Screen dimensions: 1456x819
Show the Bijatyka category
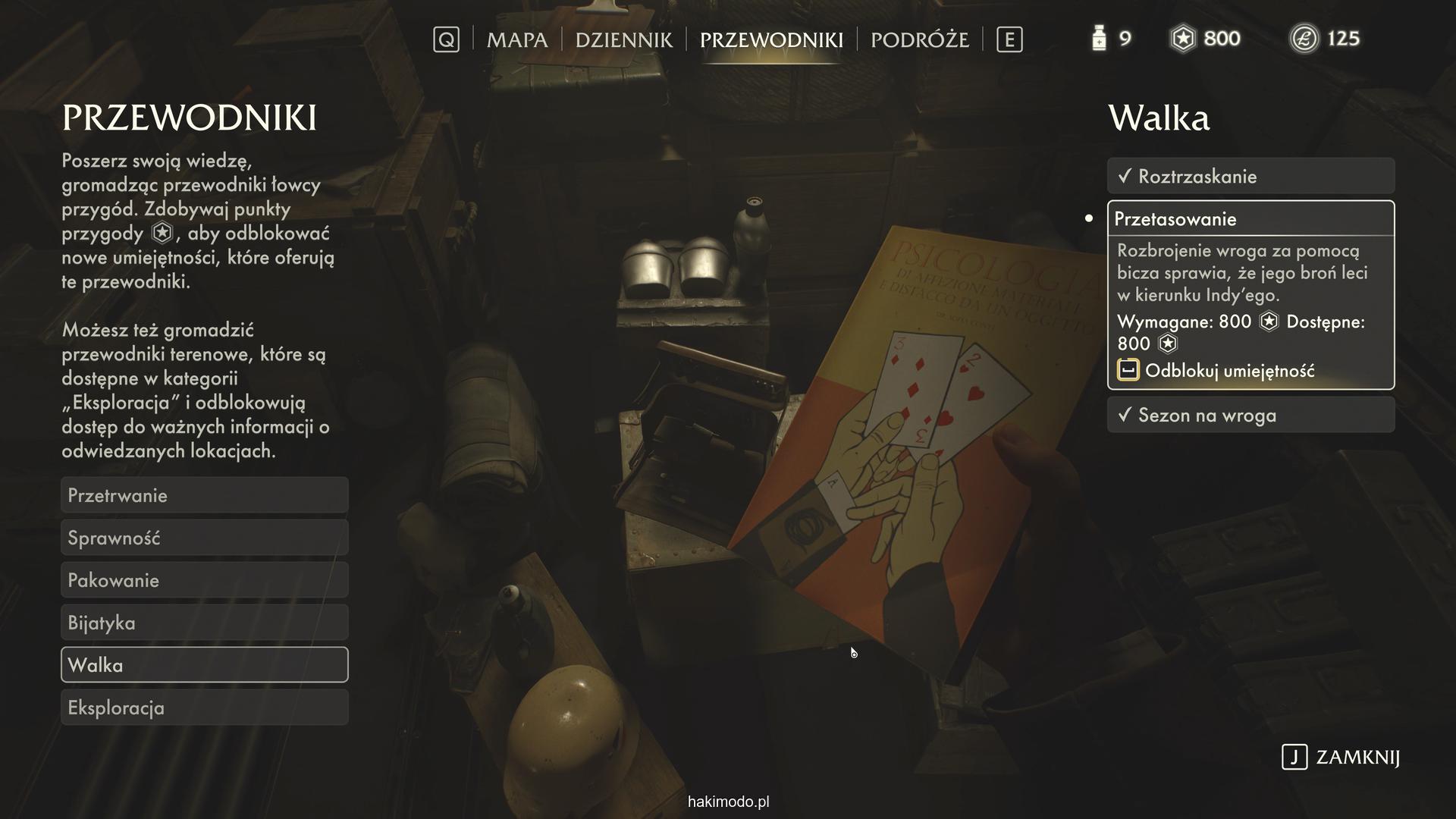[x=204, y=623]
